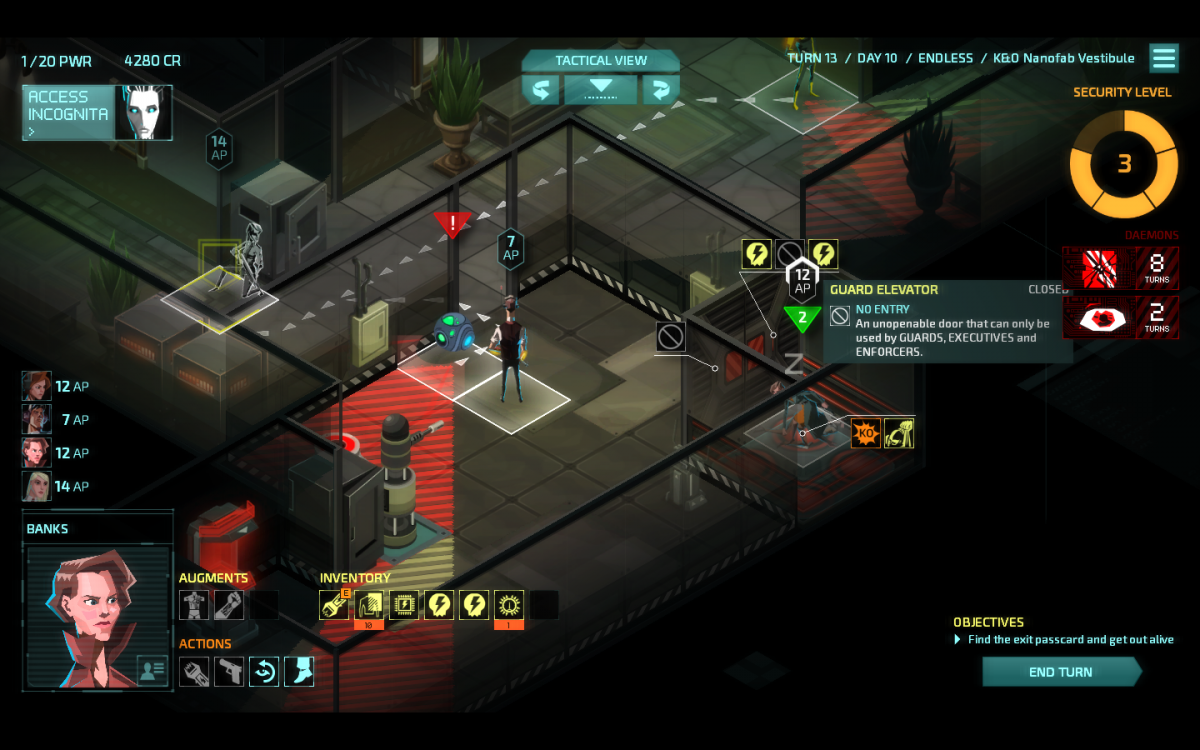Image resolution: width=1200 pixels, height=750 pixels.
Task: Select the arm augment icon
Action: [x=229, y=605]
